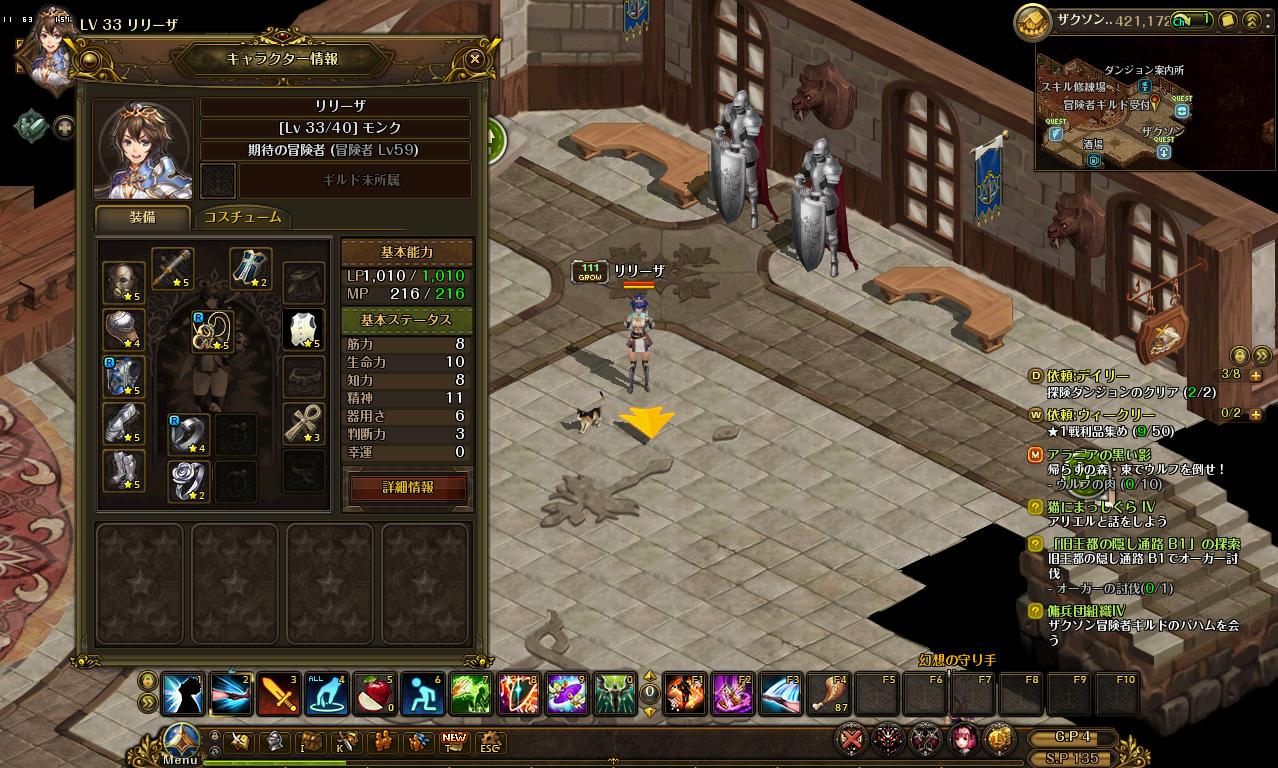Select the 装備 equipment tab
Screen dimensions: 1278x768
tap(141, 217)
